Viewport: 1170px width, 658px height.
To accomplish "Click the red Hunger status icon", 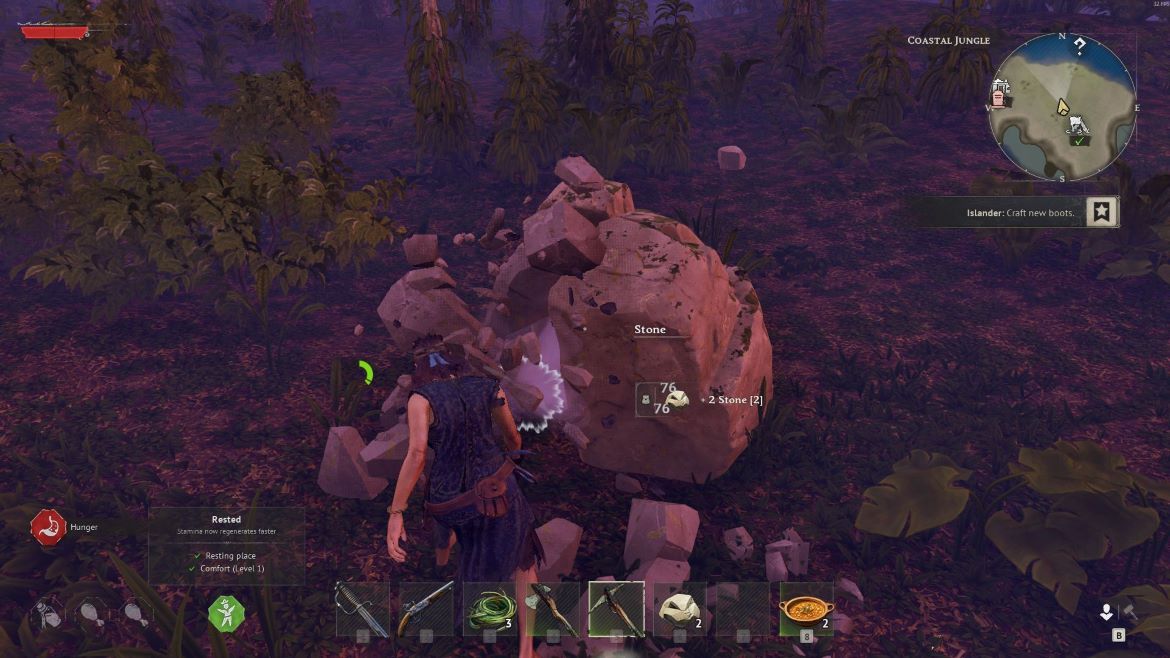I will pos(47,526).
